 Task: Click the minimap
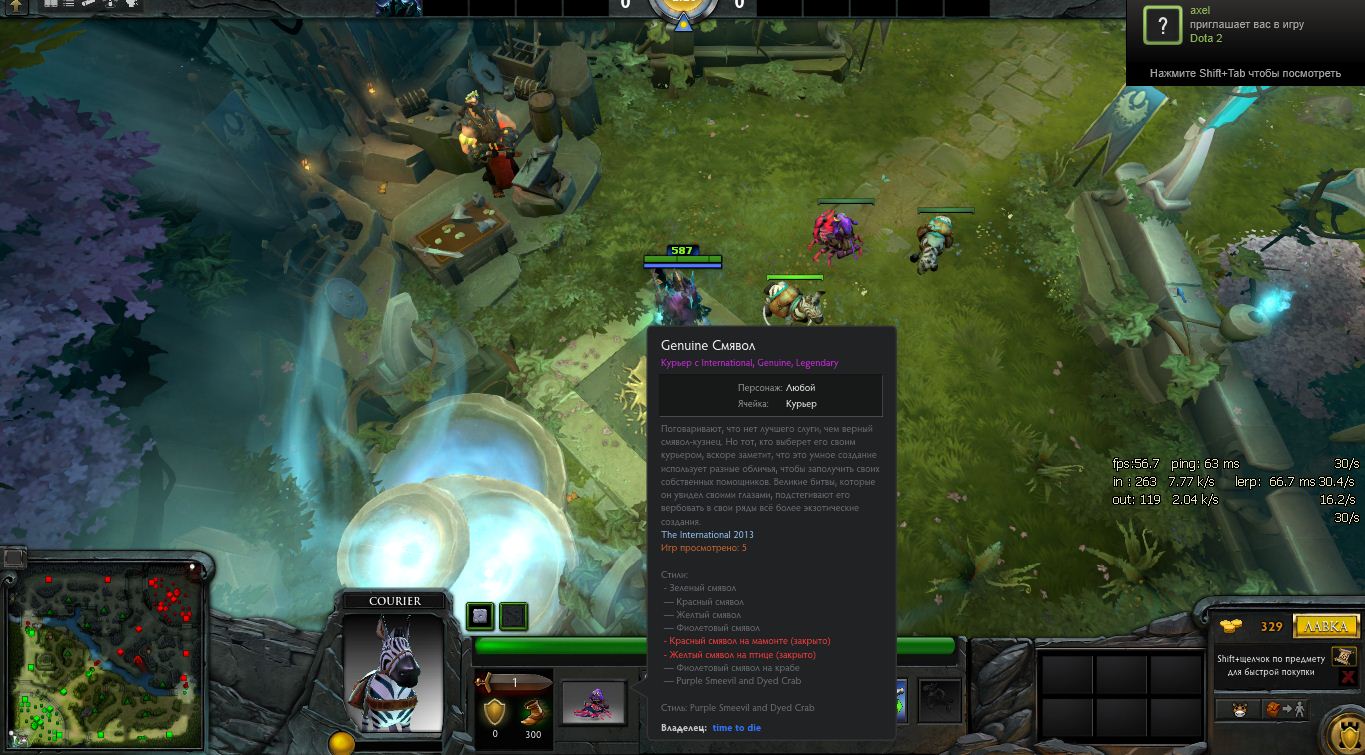pyautogui.click(x=104, y=651)
